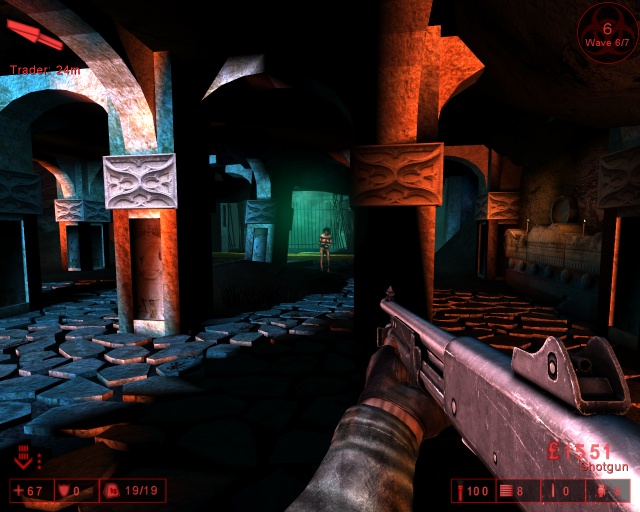Viewport: 640px width, 512px height.
Task: Click the flashlight battery icon
Action: [x=459, y=491]
